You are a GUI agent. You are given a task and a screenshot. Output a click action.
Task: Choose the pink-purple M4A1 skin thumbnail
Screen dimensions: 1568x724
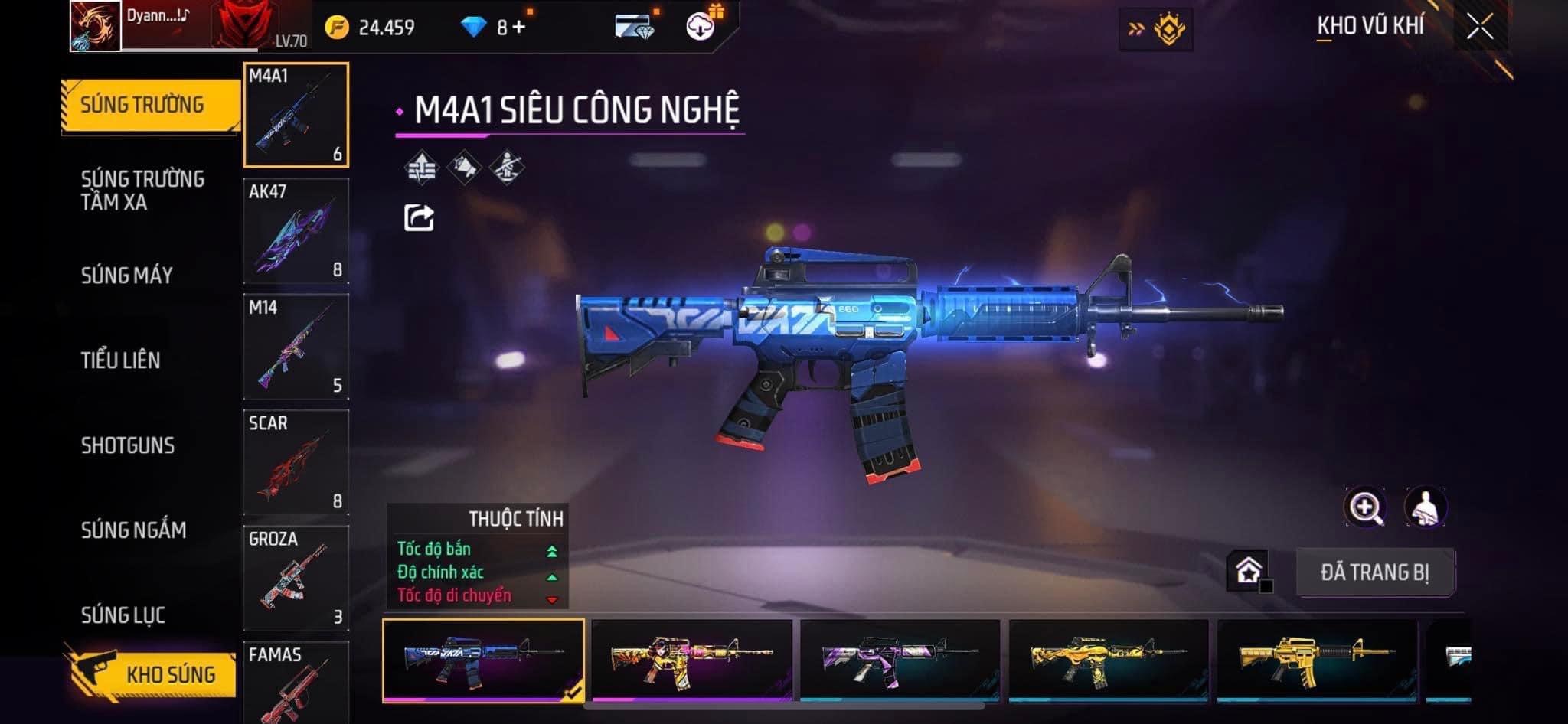[x=900, y=660]
